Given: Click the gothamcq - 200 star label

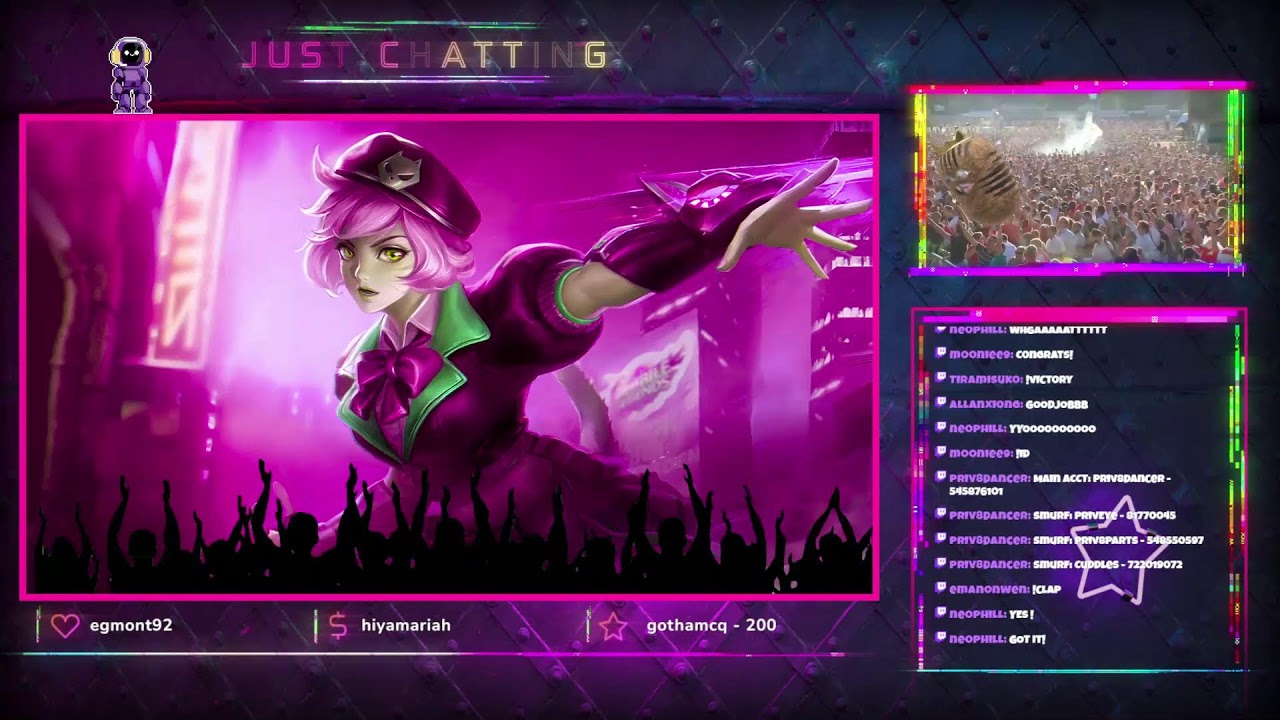Looking at the screenshot, I should [x=711, y=625].
